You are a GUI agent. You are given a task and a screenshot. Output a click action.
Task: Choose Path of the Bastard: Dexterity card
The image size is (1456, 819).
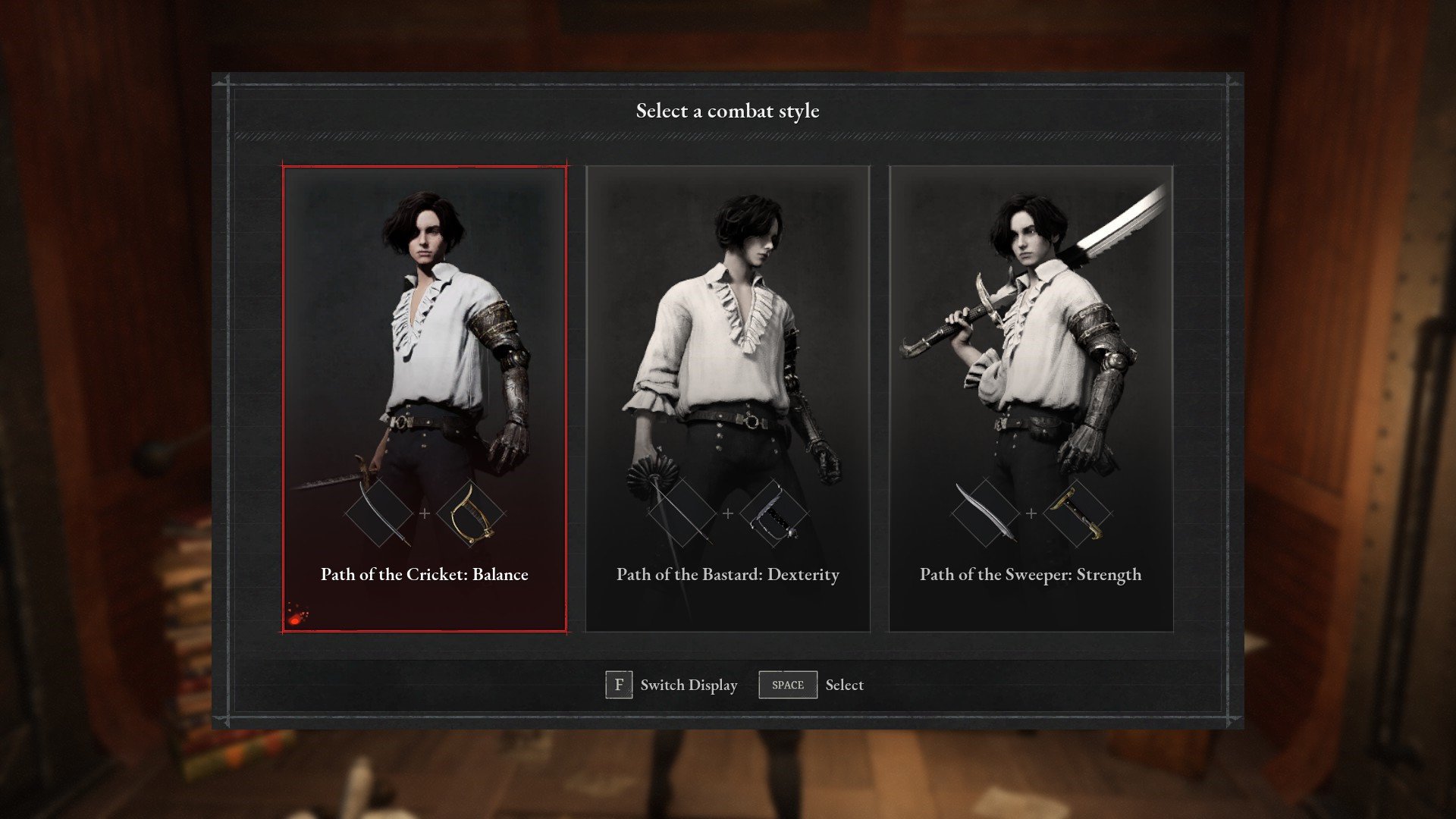pos(727,399)
